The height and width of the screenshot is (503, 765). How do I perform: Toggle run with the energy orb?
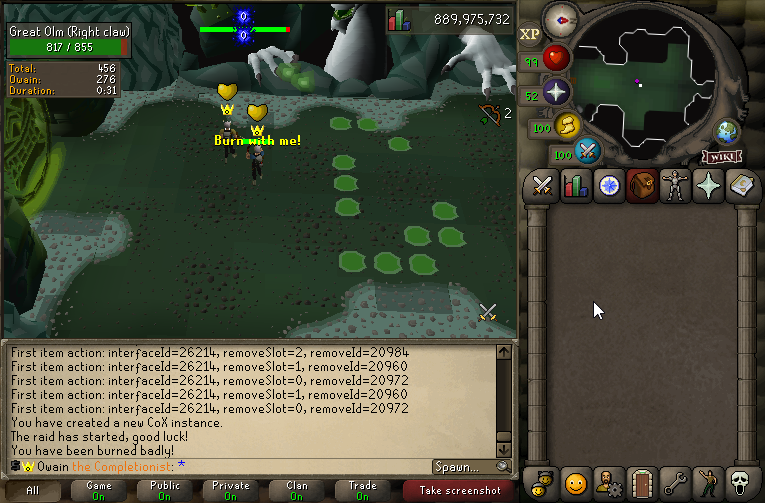point(567,126)
